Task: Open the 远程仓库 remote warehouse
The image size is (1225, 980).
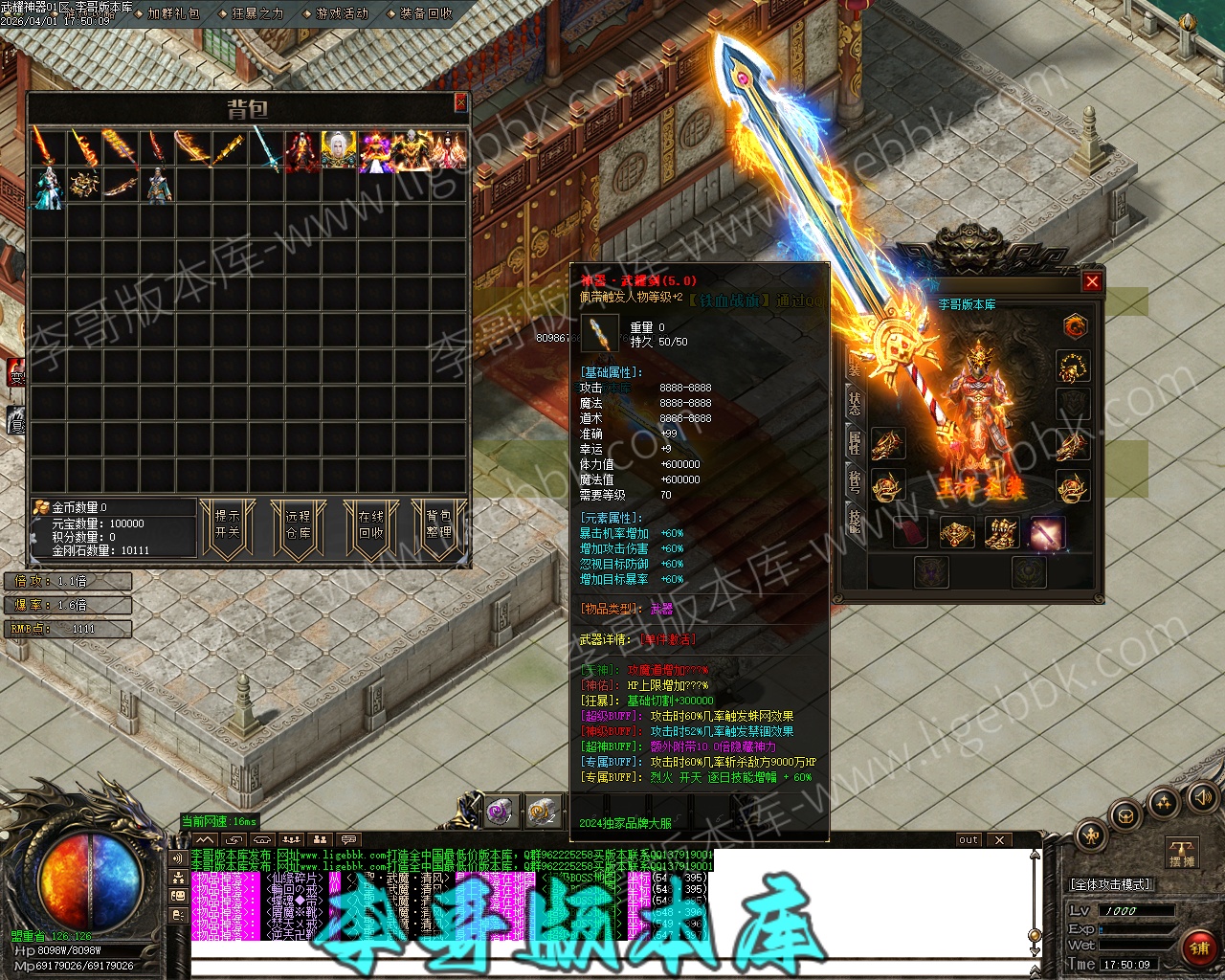Action: click(298, 524)
